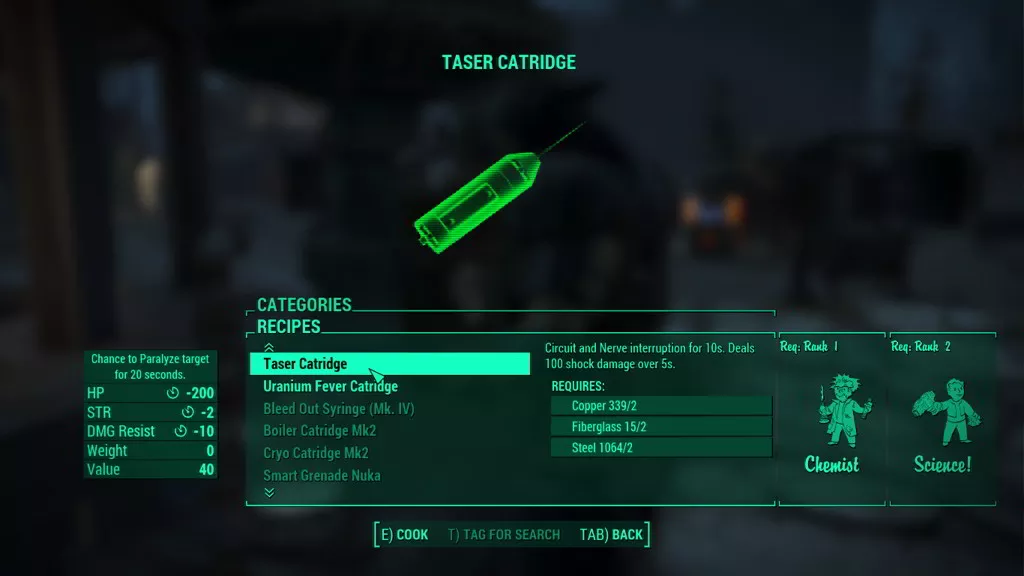Select the Copper requirement row
The height and width of the screenshot is (576, 1024).
tap(661, 405)
